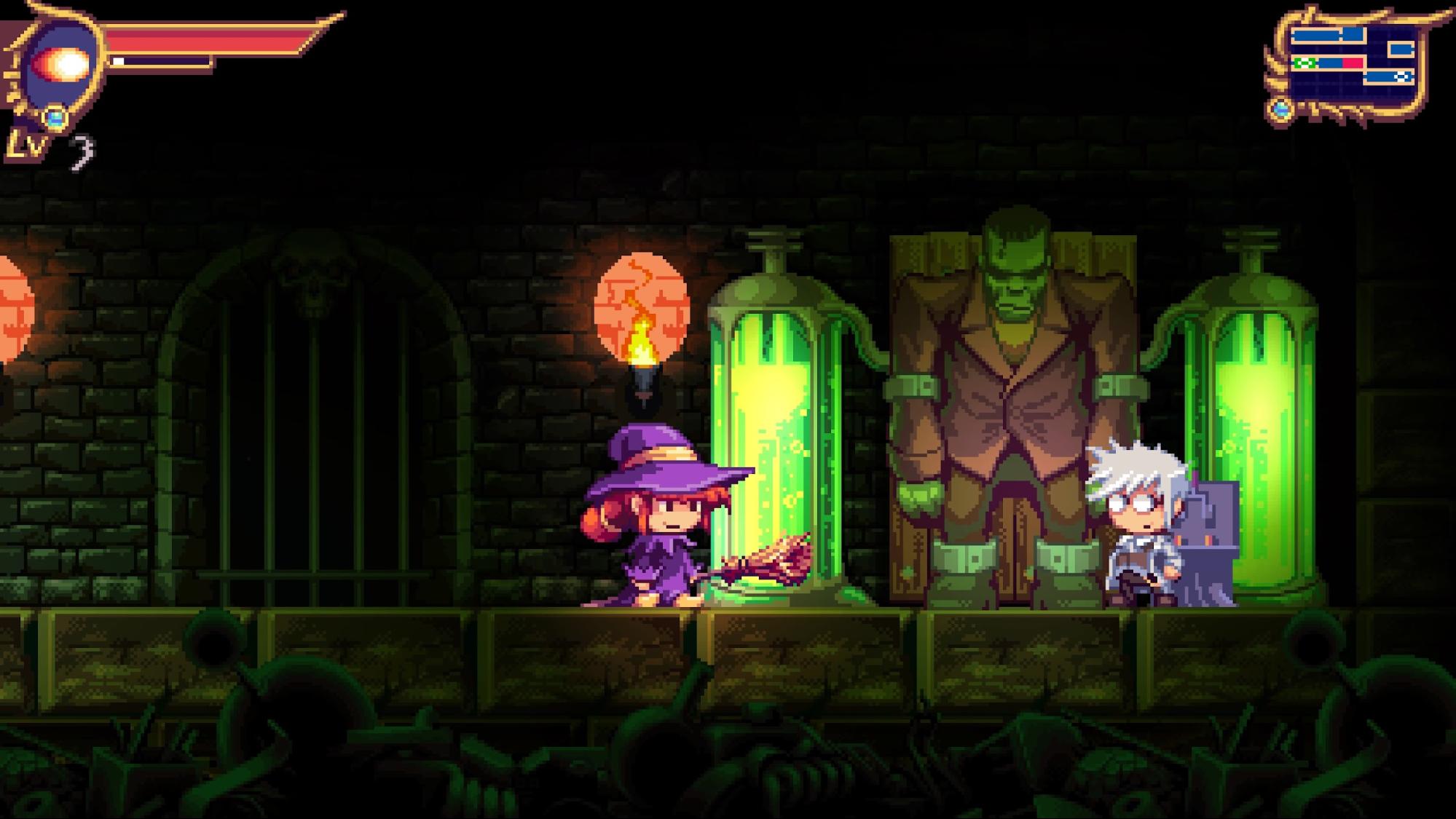
Task: Toggle the white door marker on the minimap
Action: [x=1402, y=76]
